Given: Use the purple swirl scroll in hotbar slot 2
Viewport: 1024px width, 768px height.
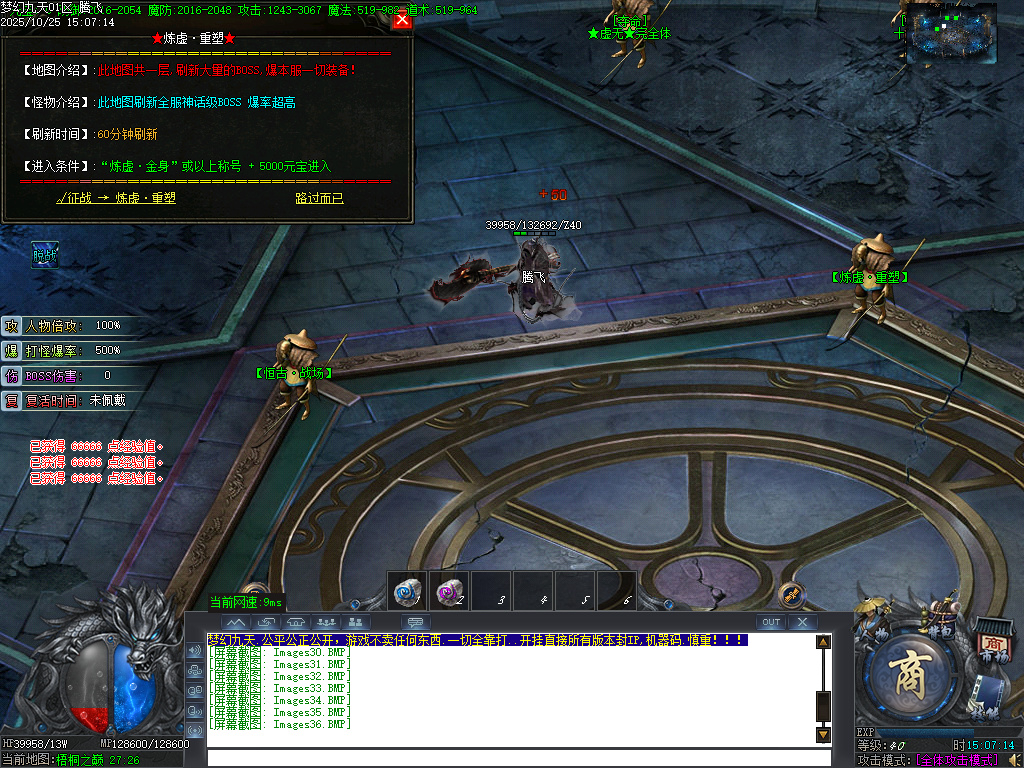Looking at the screenshot, I should click(x=447, y=593).
